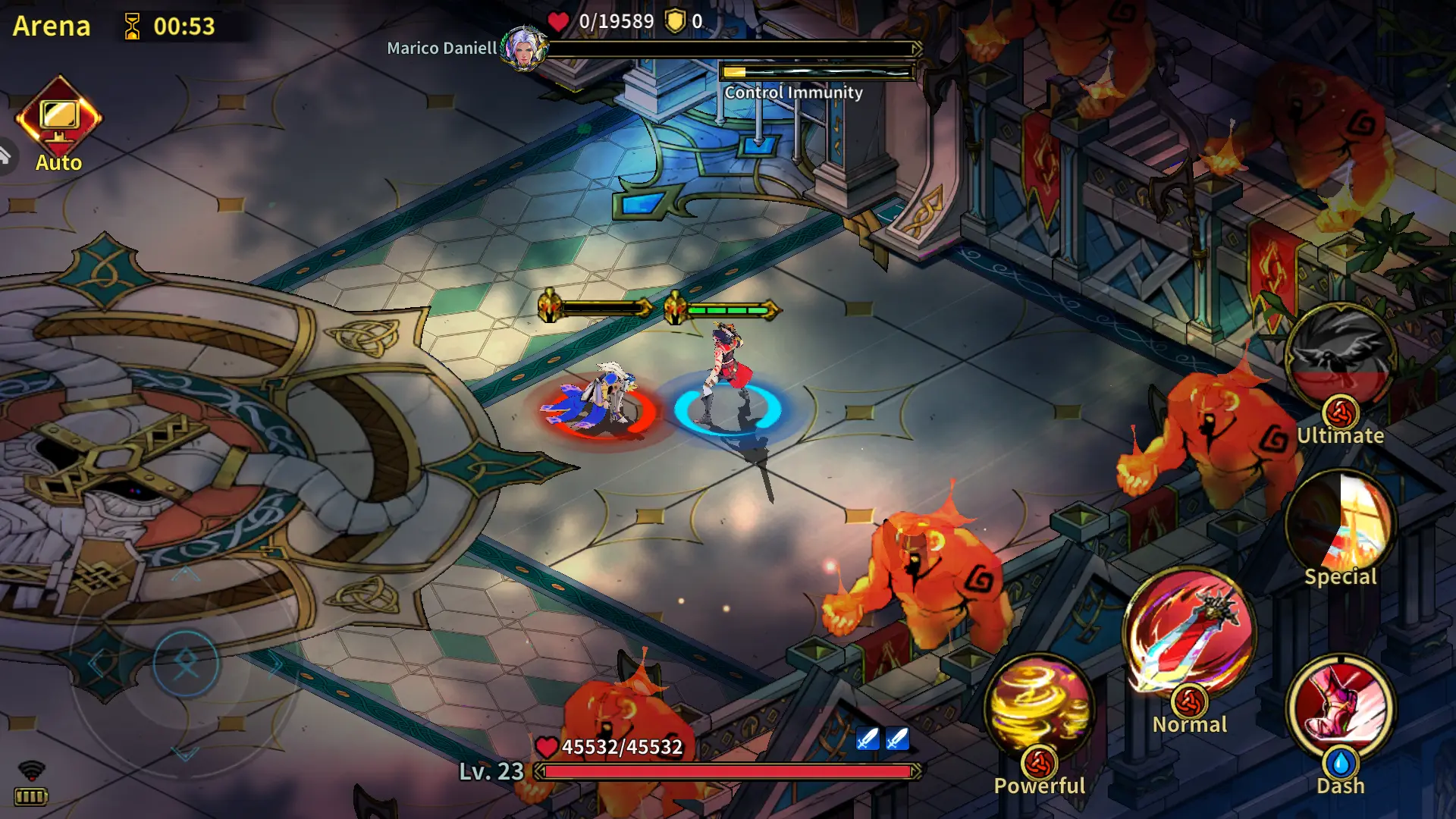This screenshot has width=1456, height=819.
Task: Tap the virtual joystick center
Action: 186,664
